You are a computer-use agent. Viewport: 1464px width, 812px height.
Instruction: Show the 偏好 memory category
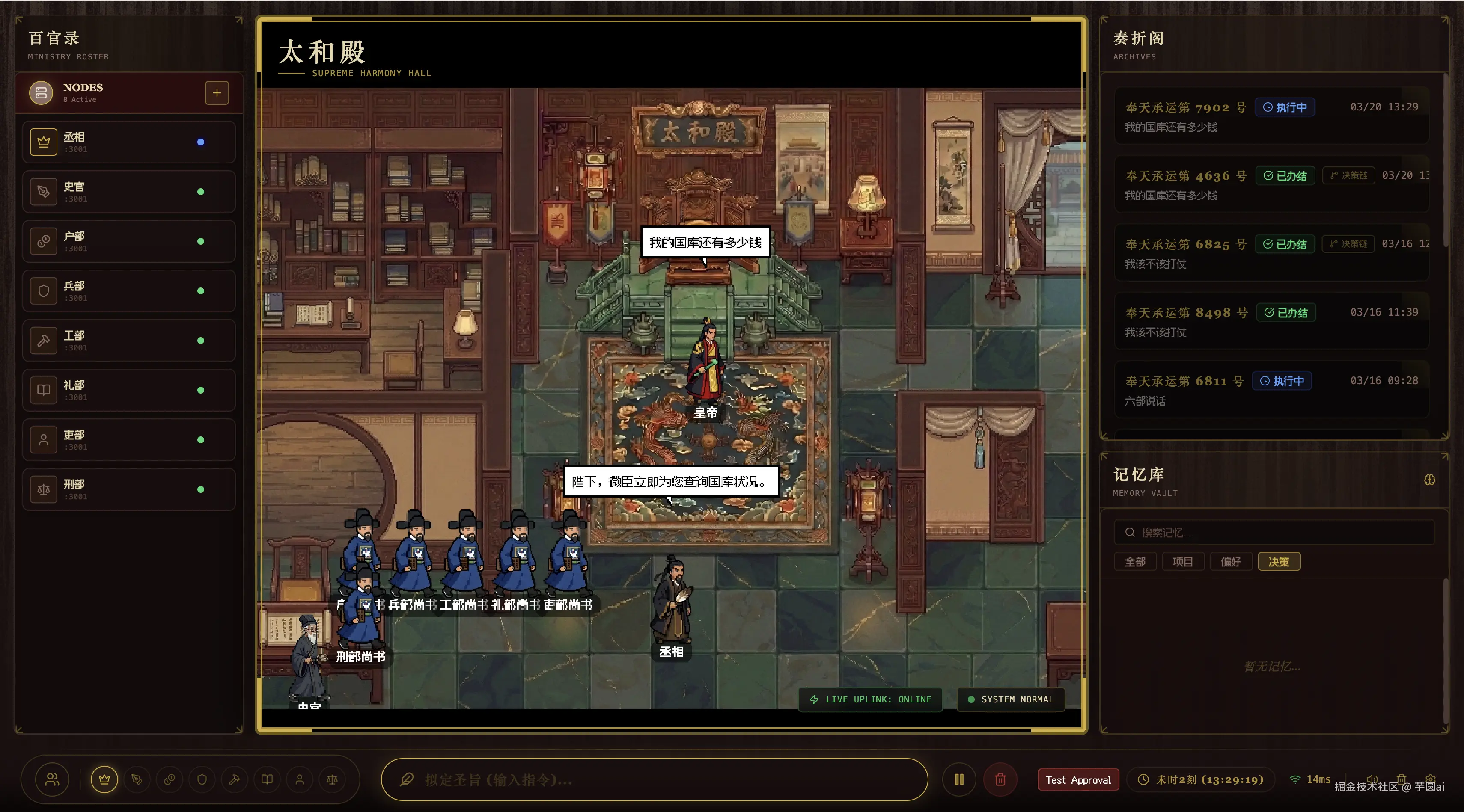pyautogui.click(x=1230, y=562)
